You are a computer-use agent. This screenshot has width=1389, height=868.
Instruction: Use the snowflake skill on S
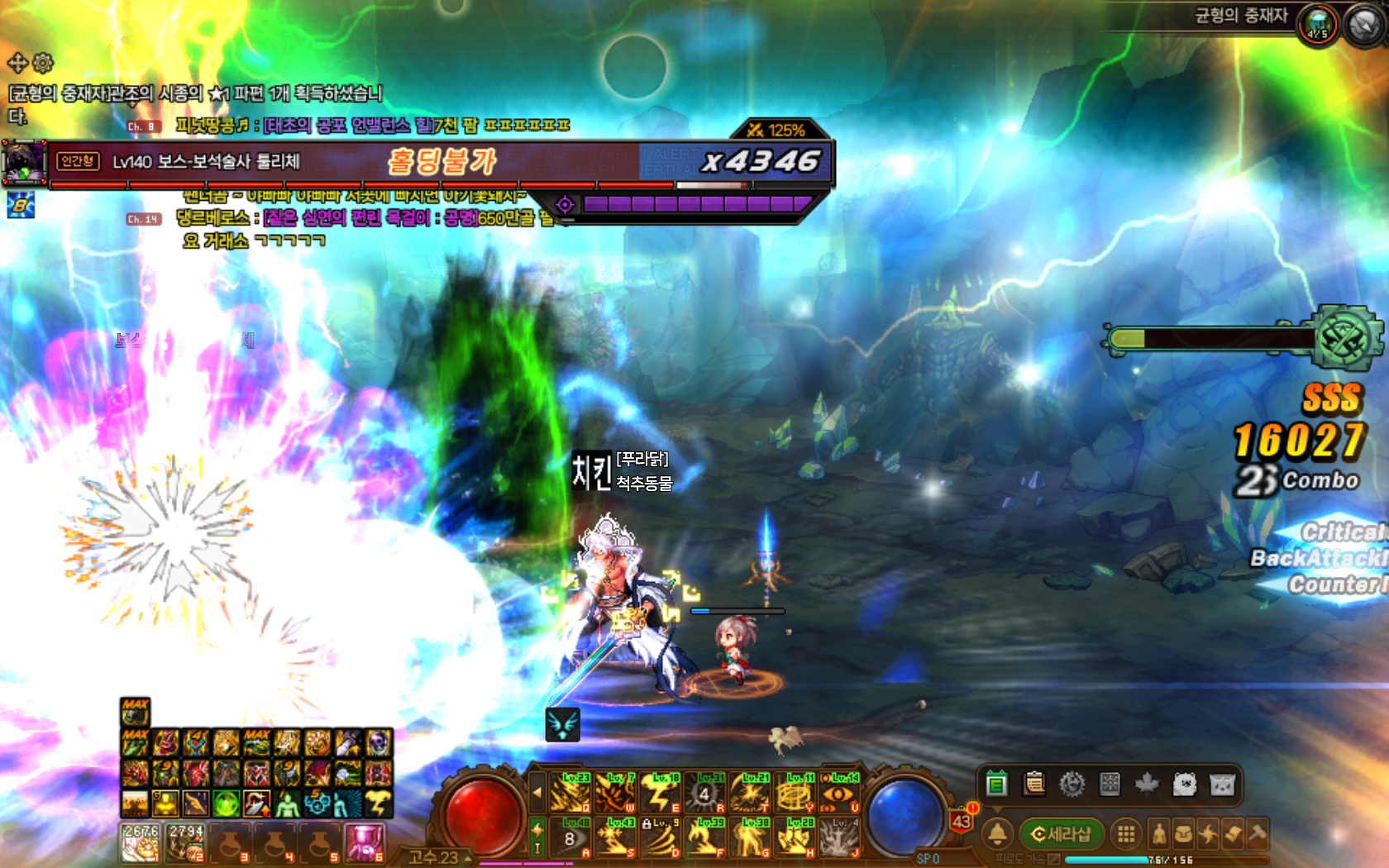coord(615,838)
